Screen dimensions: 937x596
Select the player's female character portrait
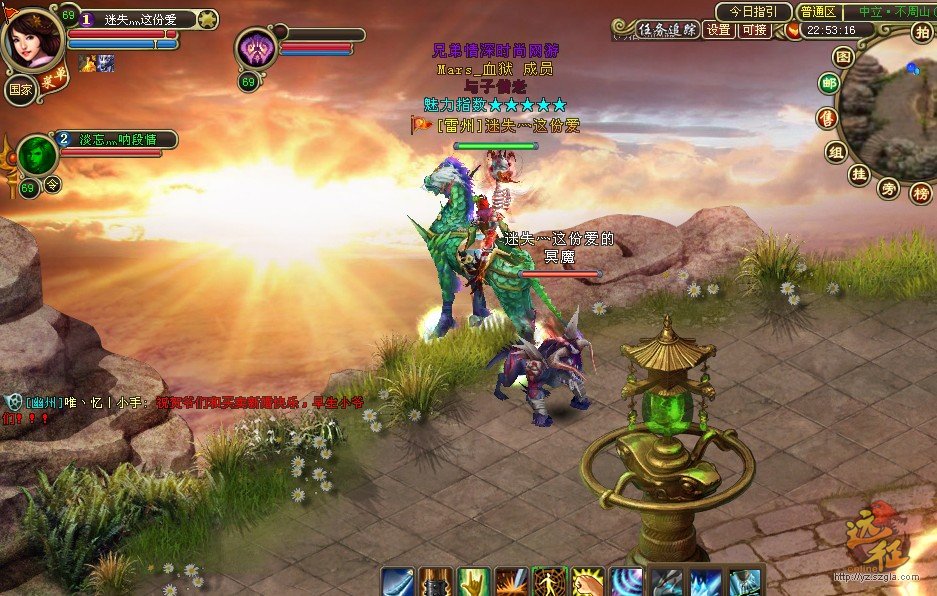(32, 38)
